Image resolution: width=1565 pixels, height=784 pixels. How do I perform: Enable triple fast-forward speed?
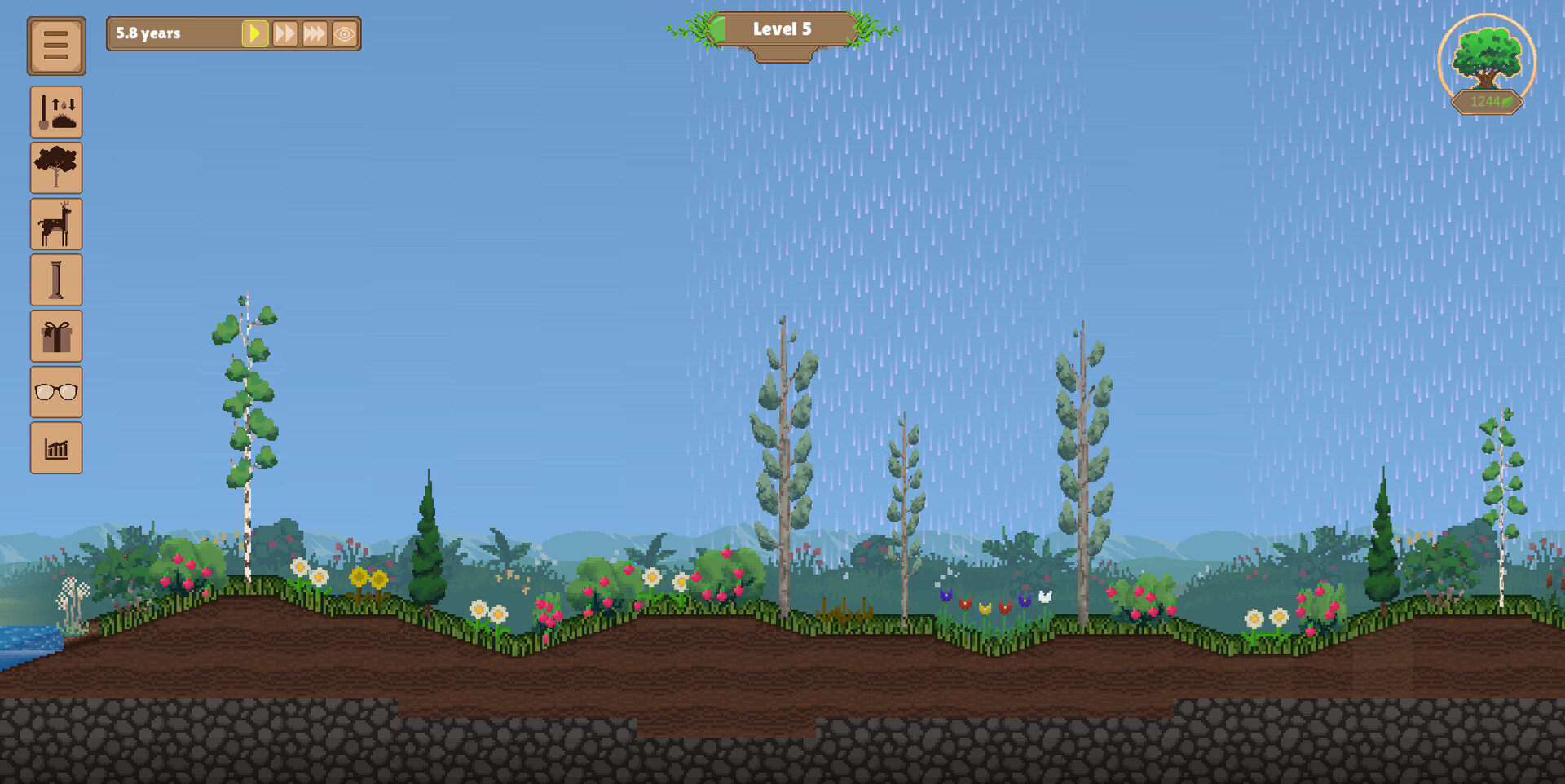point(315,33)
